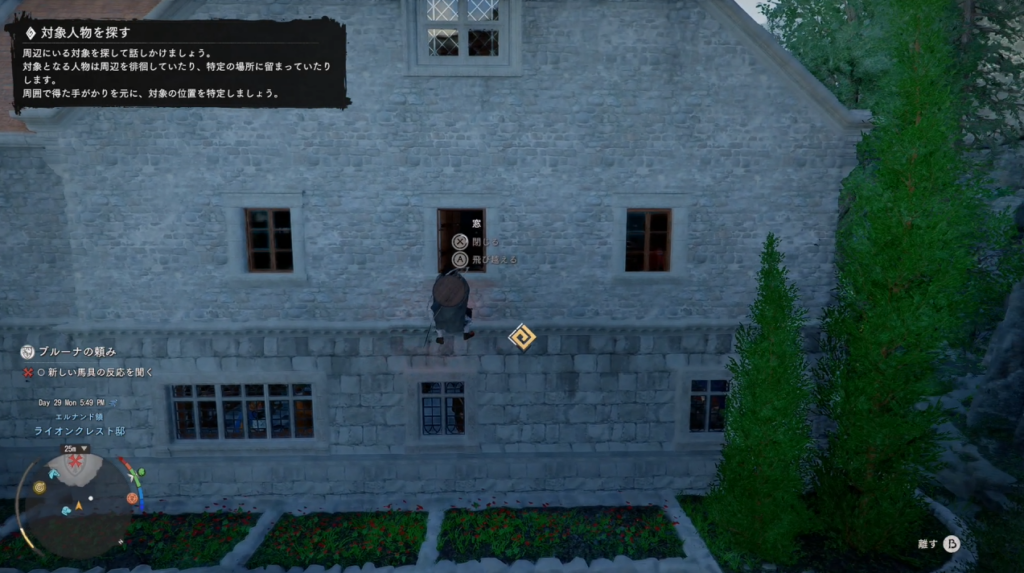The width and height of the screenshot is (1024, 573).
Task: Click the yellow spiral icon on the minimap's left edge
Action: click(39, 487)
